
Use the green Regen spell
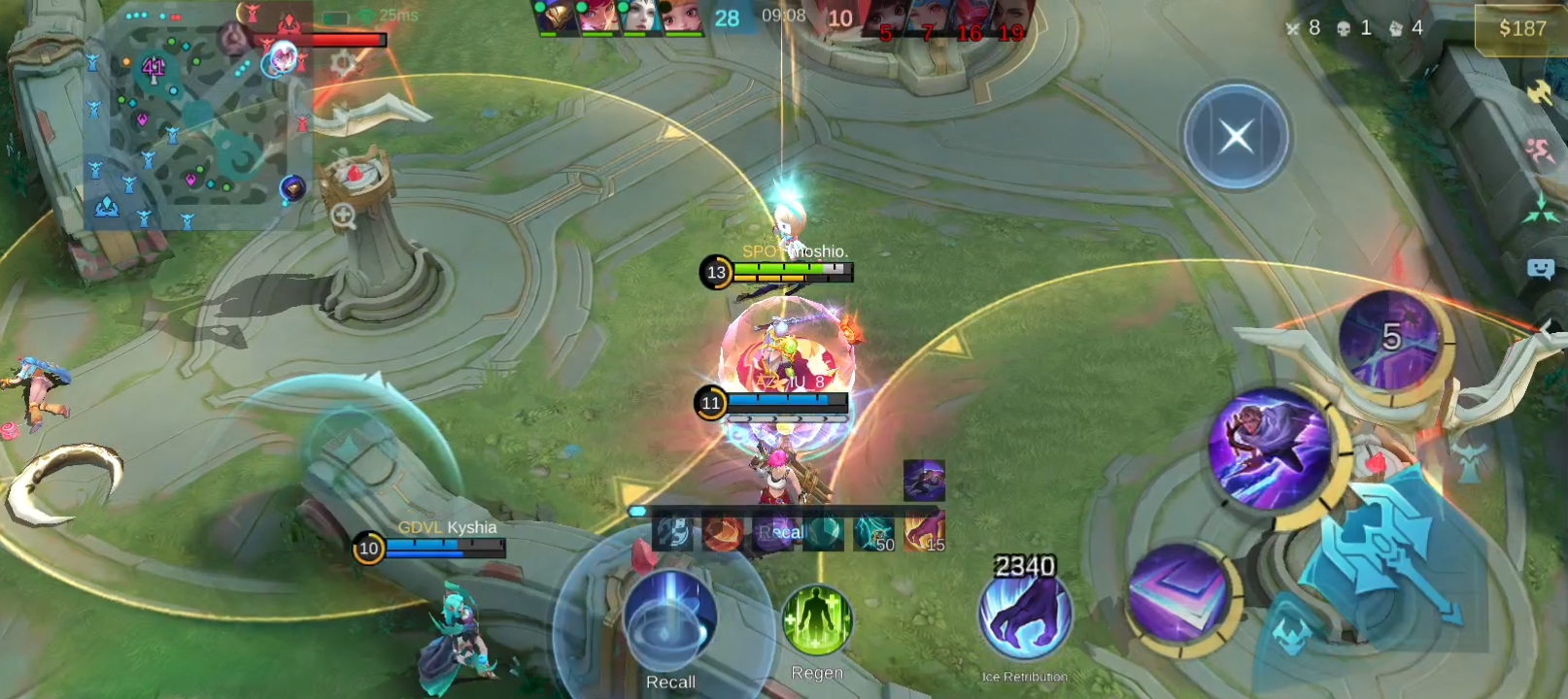pos(817,621)
